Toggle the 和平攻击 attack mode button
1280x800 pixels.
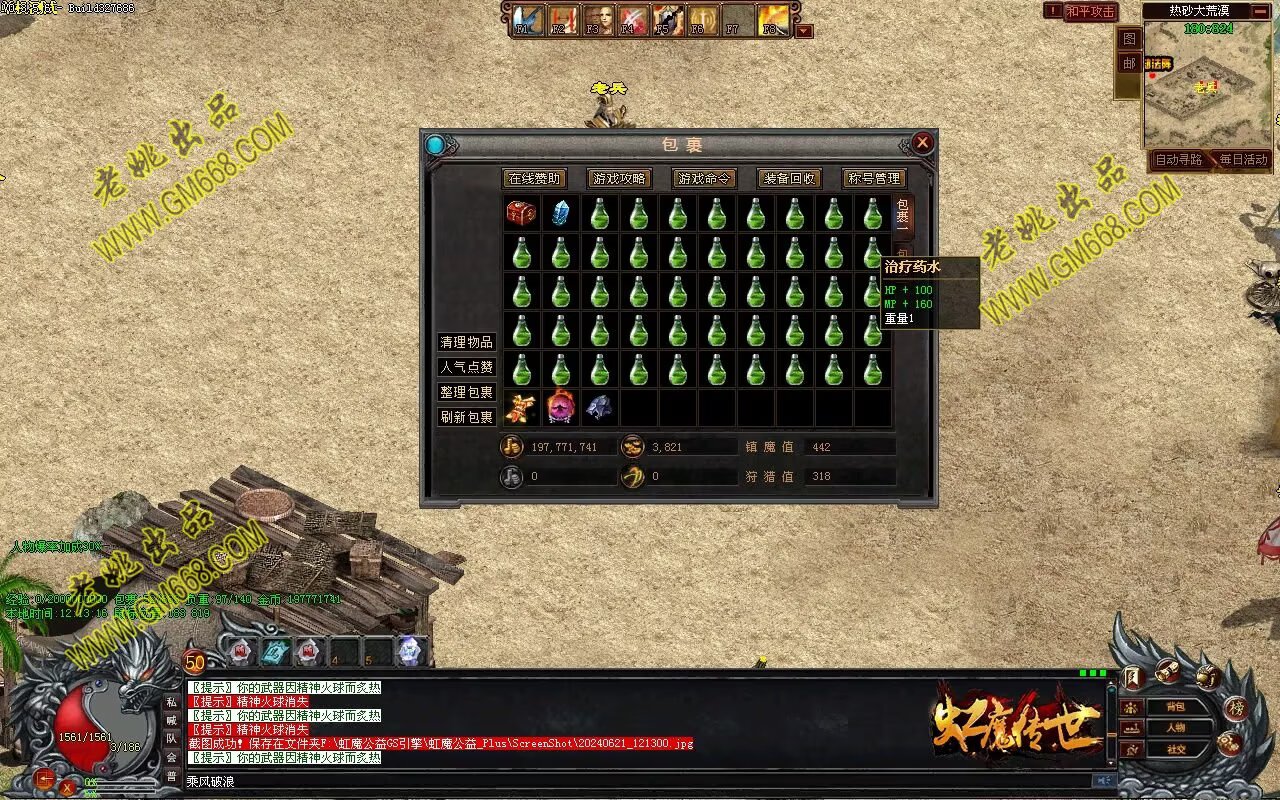(1090, 11)
